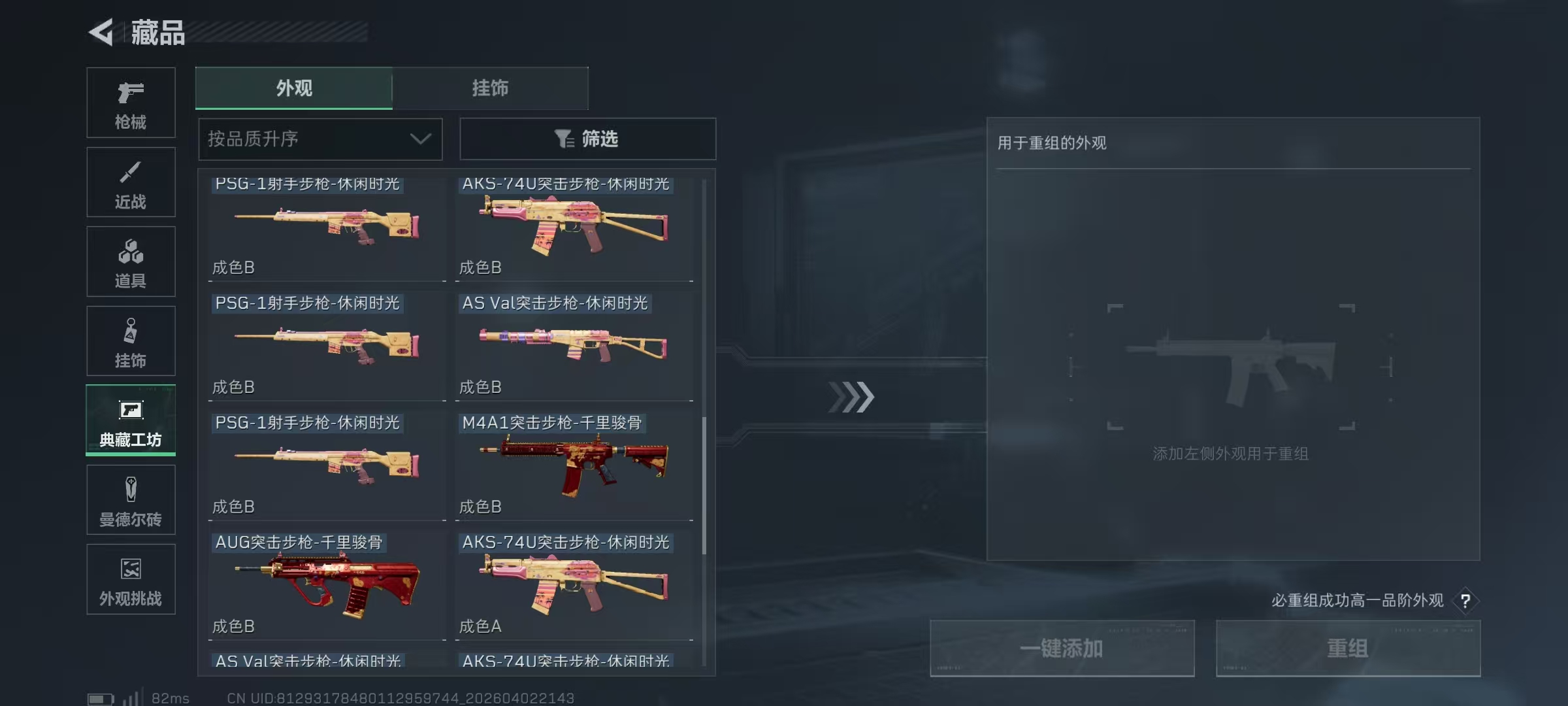Select the M4A1突击步枪-千里骏骨 skin
The width and height of the screenshot is (1568, 706).
click(575, 464)
